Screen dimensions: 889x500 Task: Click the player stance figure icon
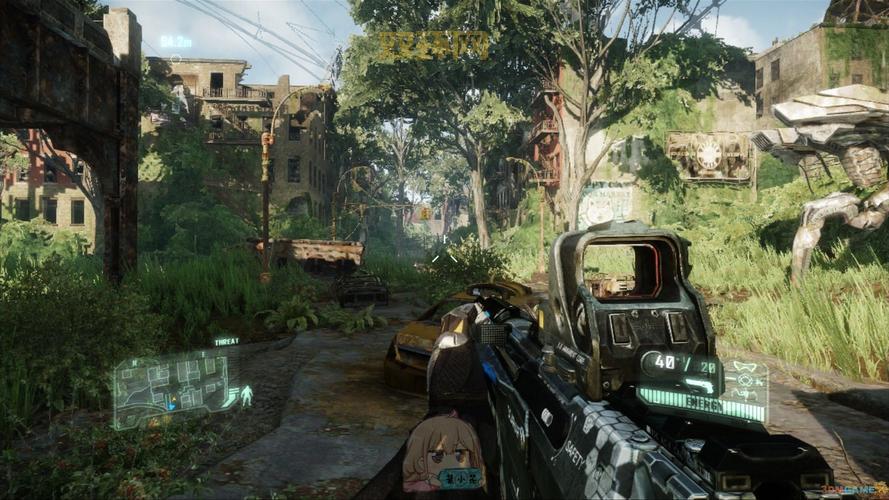coord(245,395)
